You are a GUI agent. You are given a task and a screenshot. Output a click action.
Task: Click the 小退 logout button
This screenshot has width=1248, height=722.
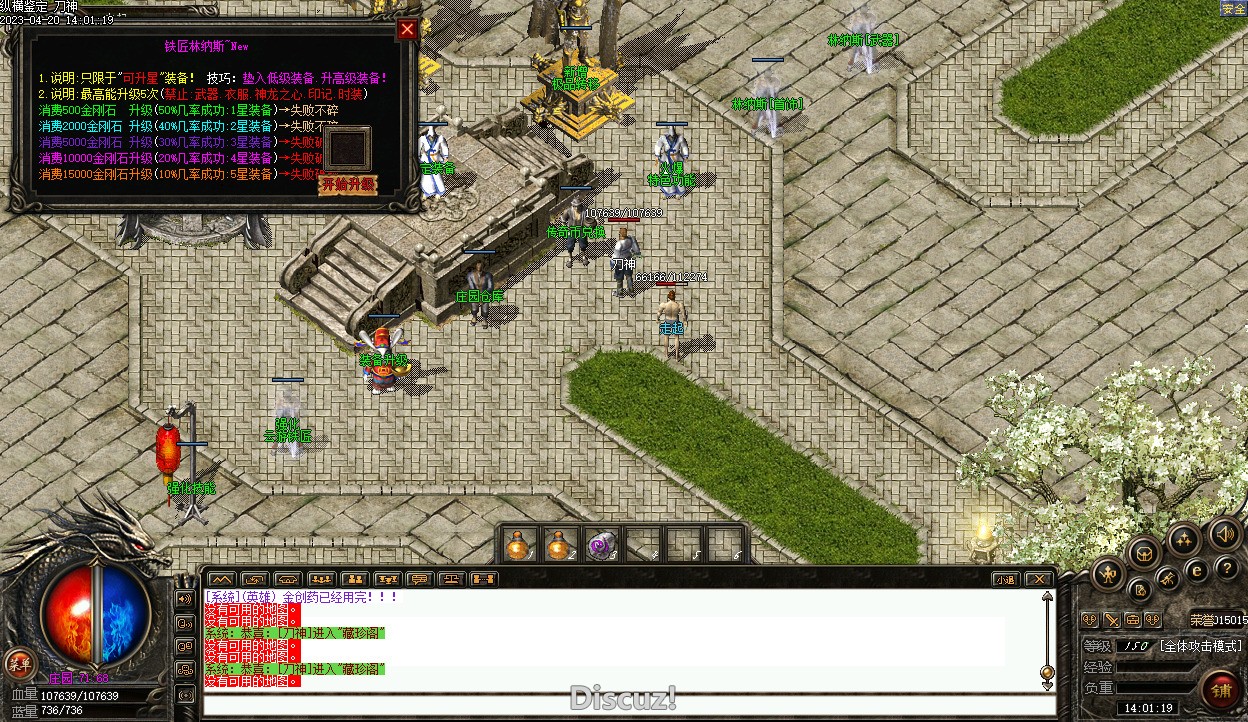pyautogui.click(x=1004, y=579)
